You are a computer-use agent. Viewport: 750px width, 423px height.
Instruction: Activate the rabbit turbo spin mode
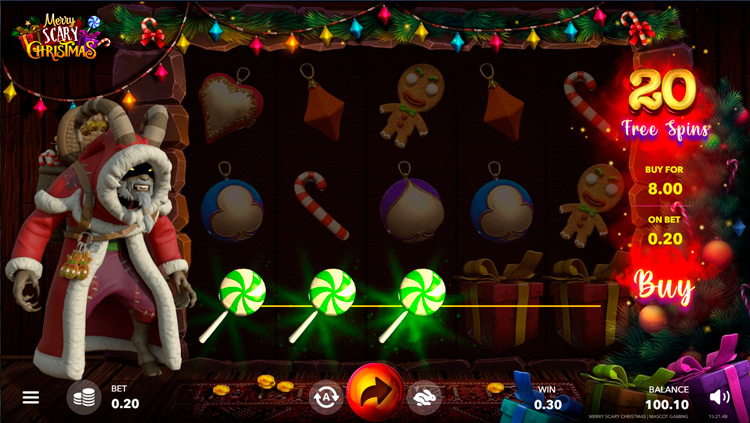(x=424, y=397)
